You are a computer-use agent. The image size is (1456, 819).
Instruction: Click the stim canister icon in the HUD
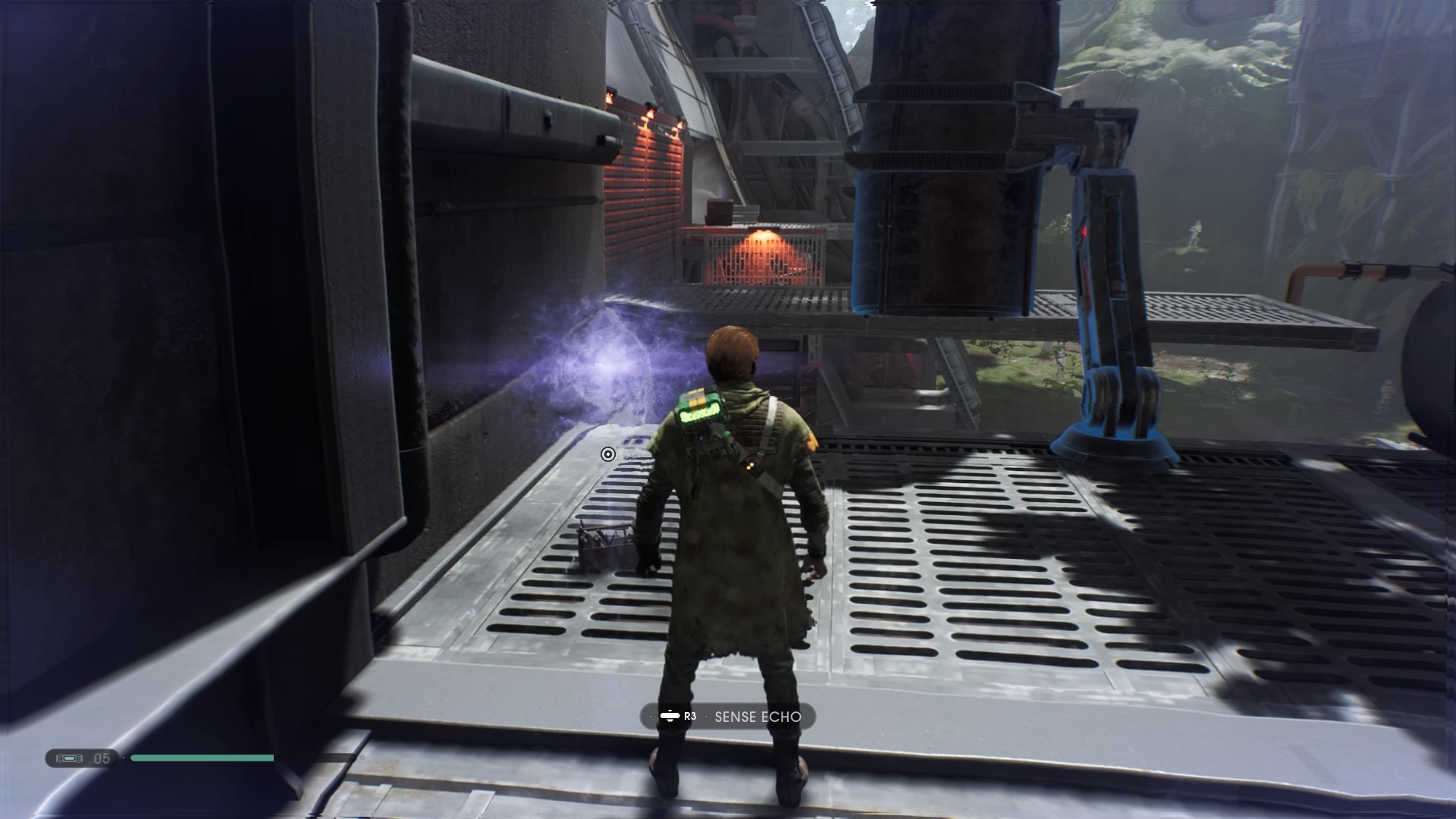point(68,756)
